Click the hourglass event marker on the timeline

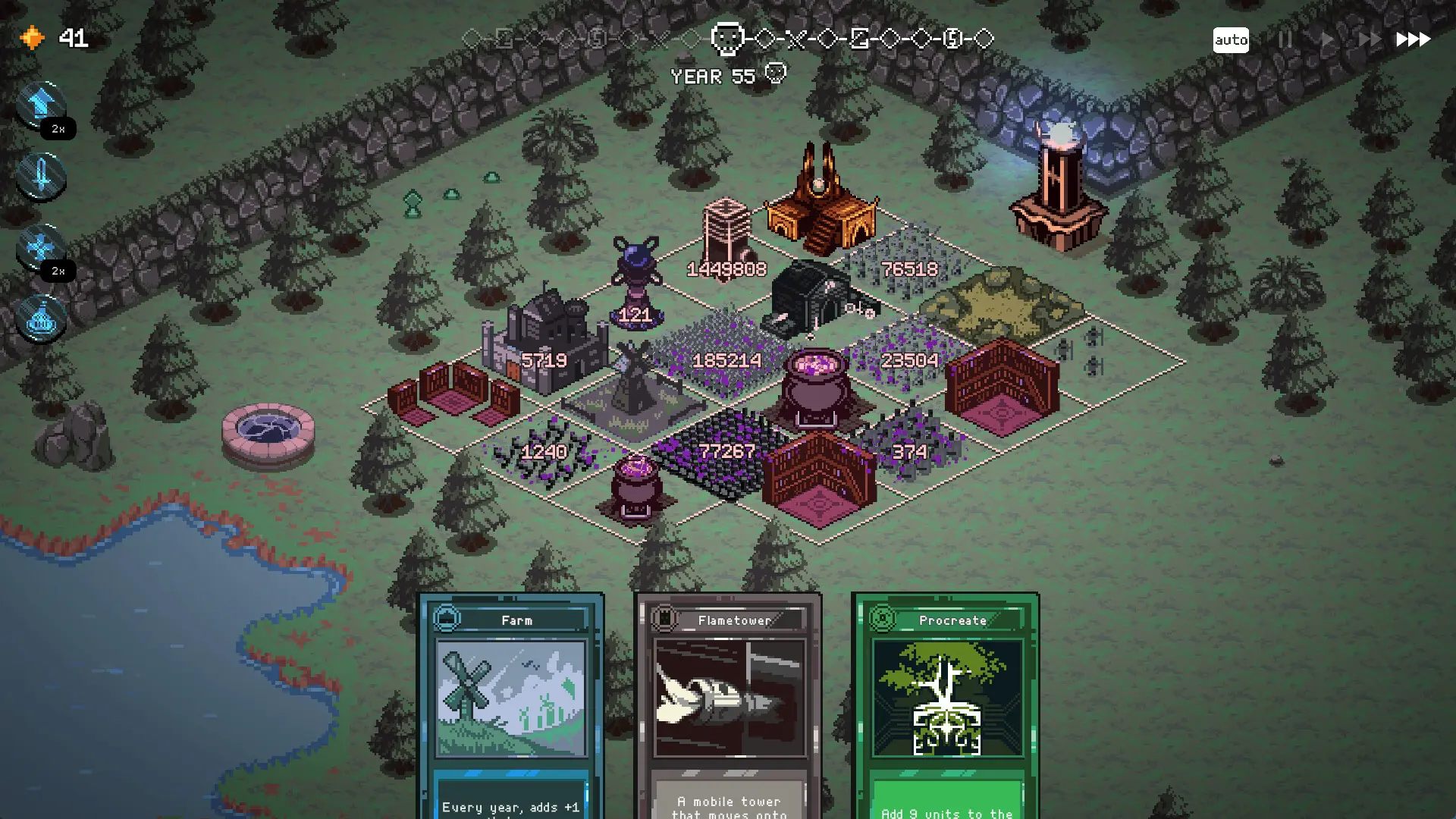coord(859,38)
